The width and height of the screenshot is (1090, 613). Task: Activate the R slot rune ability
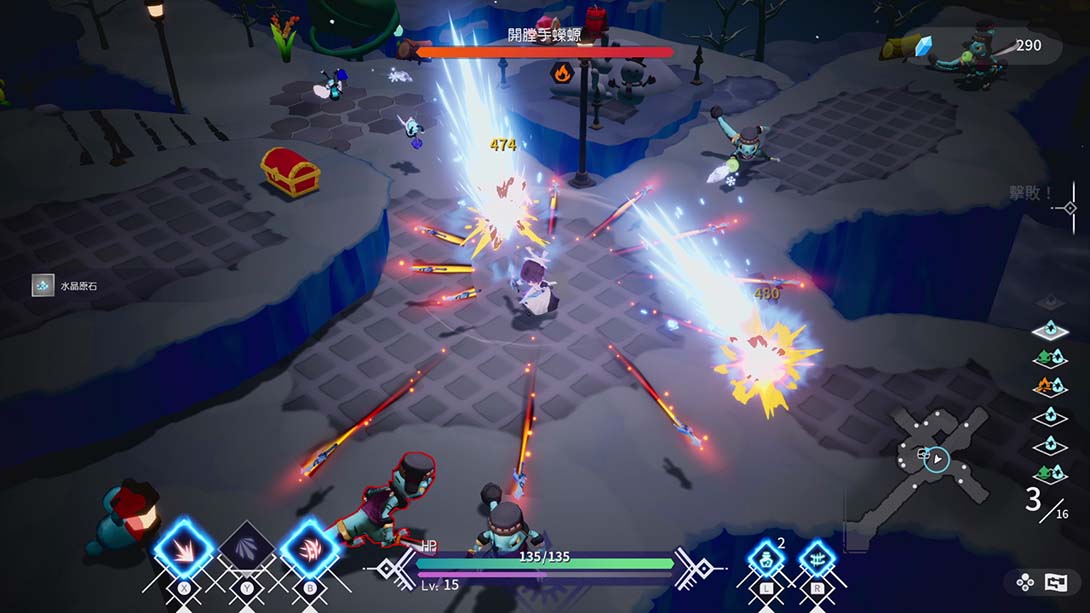[817, 557]
